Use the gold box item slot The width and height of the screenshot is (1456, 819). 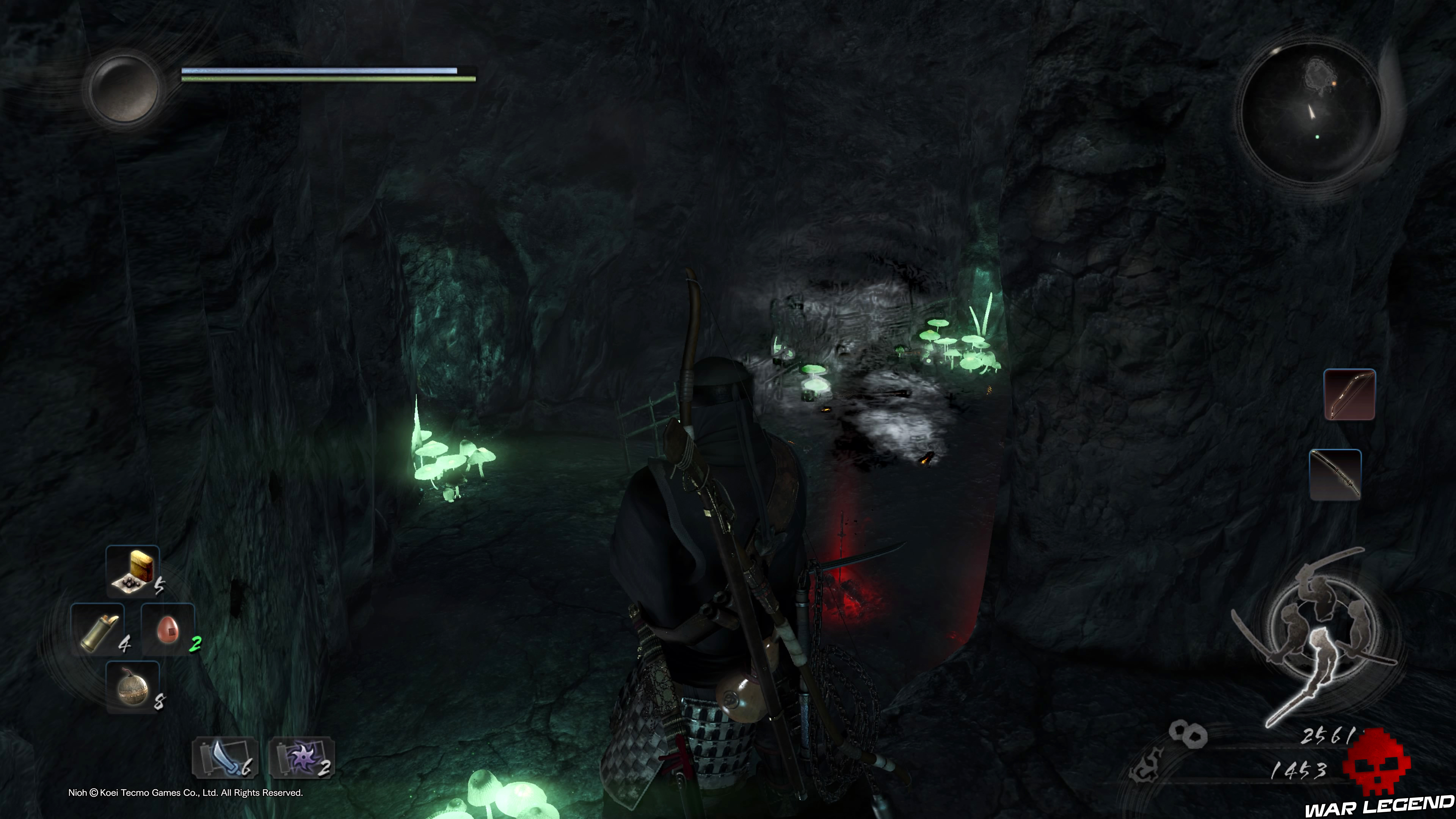pyautogui.click(x=133, y=571)
